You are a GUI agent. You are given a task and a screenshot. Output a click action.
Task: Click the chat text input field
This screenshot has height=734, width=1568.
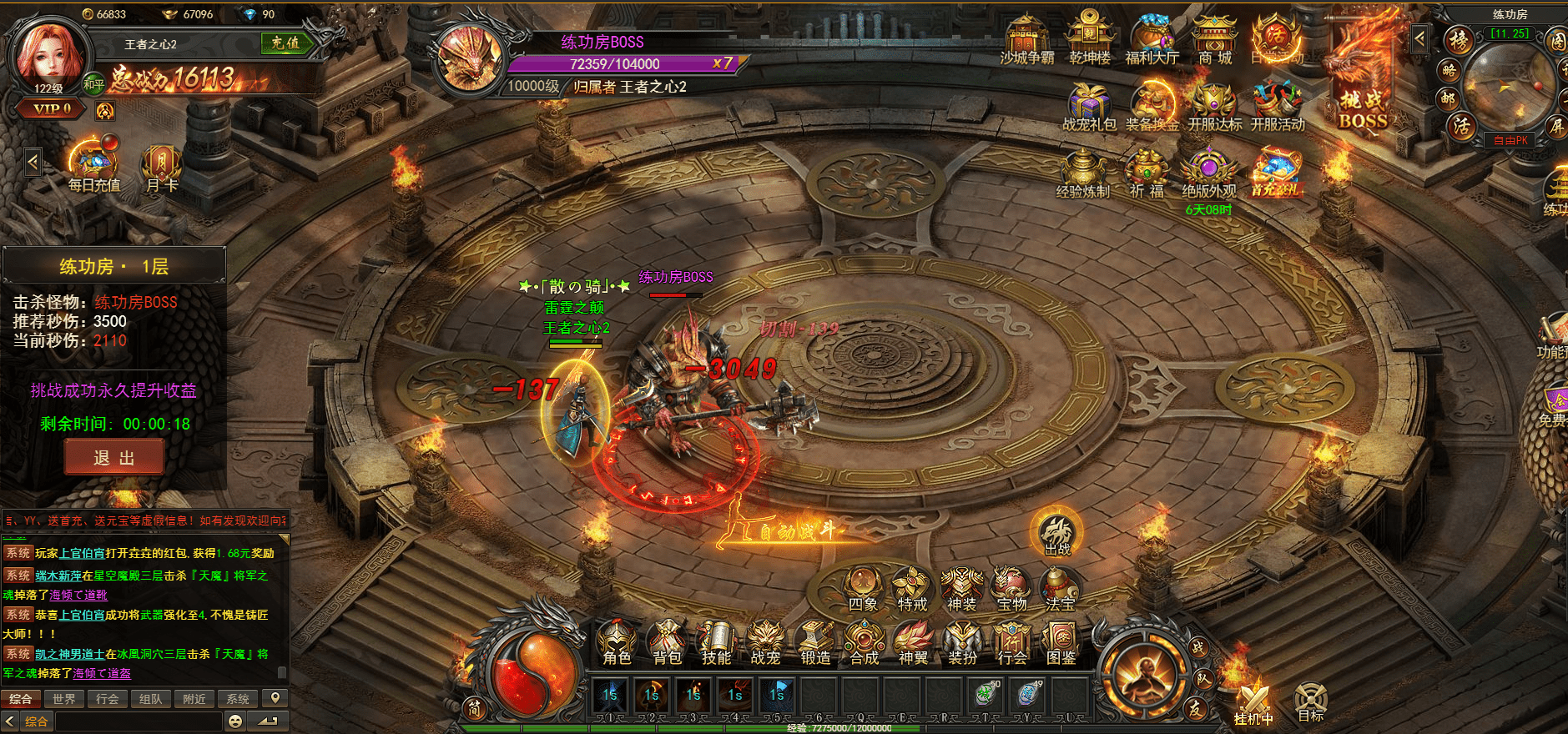pyautogui.click(x=139, y=721)
